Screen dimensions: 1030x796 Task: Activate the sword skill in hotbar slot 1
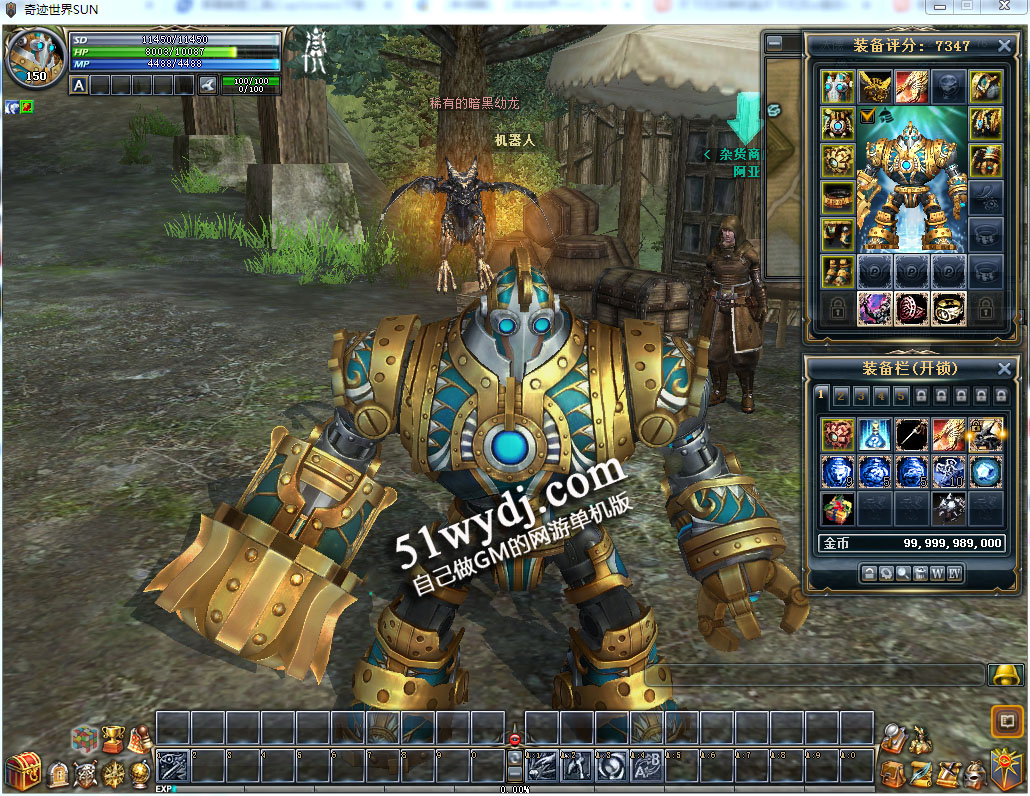tap(172, 766)
